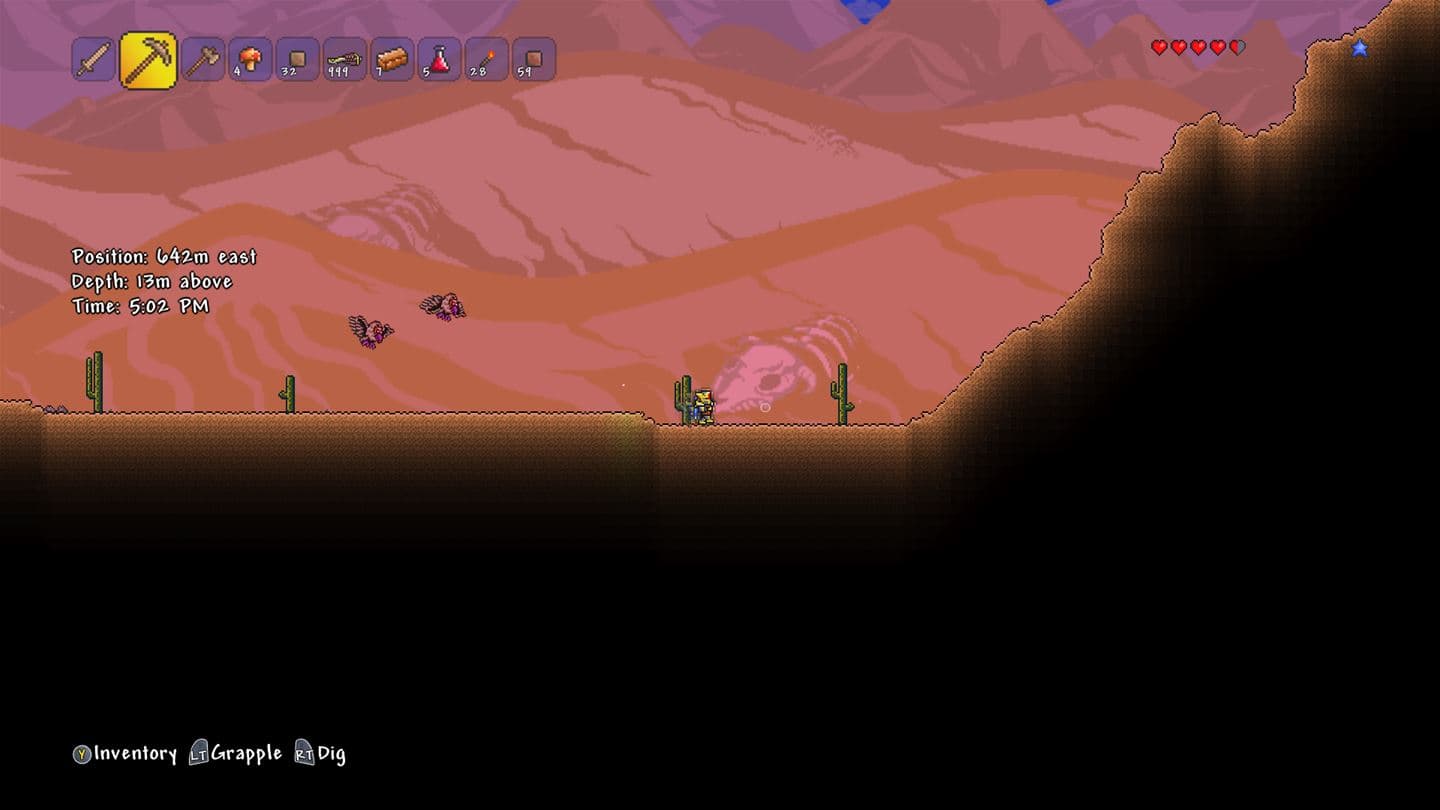The height and width of the screenshot is (810, 1440).
Task: Click the half-filled fifth heart
Action: 1238,46
